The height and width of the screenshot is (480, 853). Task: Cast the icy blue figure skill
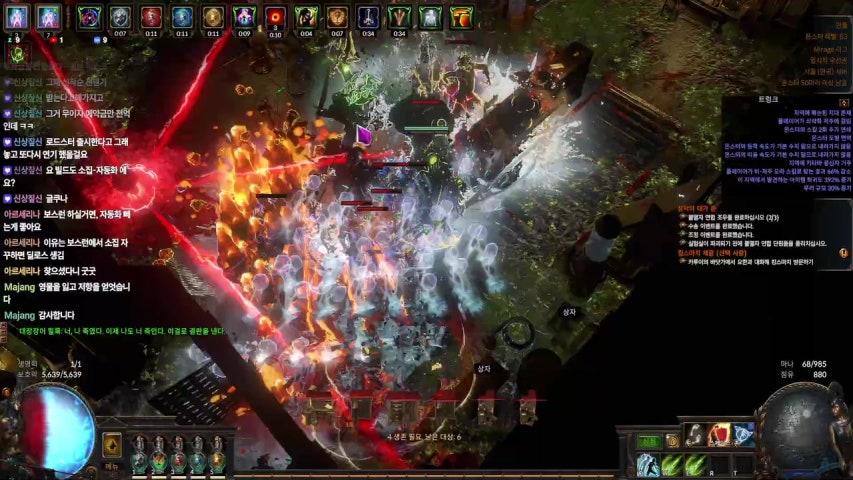[x=648, y=465]
